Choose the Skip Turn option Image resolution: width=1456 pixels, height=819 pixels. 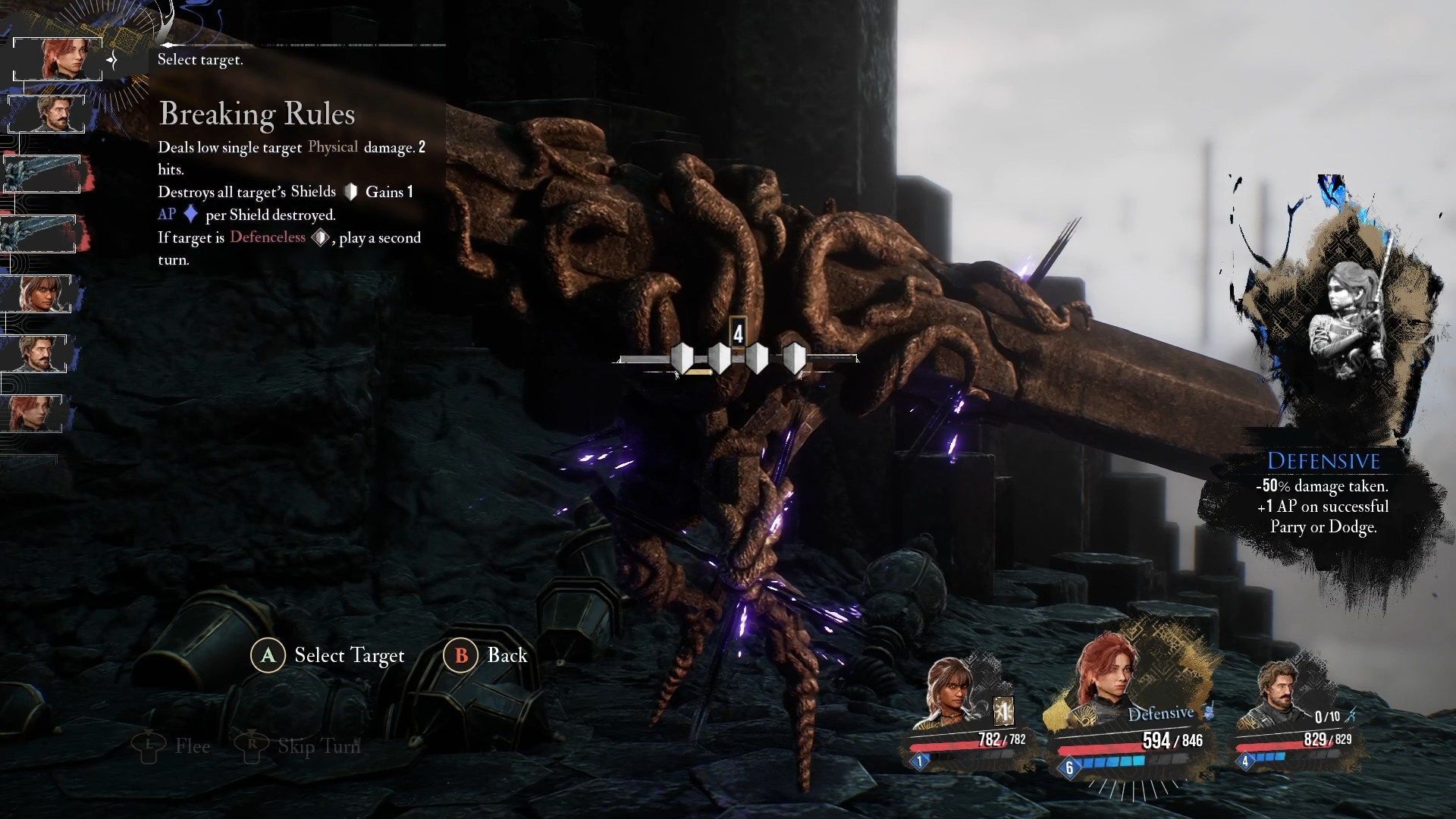[297, 746]
